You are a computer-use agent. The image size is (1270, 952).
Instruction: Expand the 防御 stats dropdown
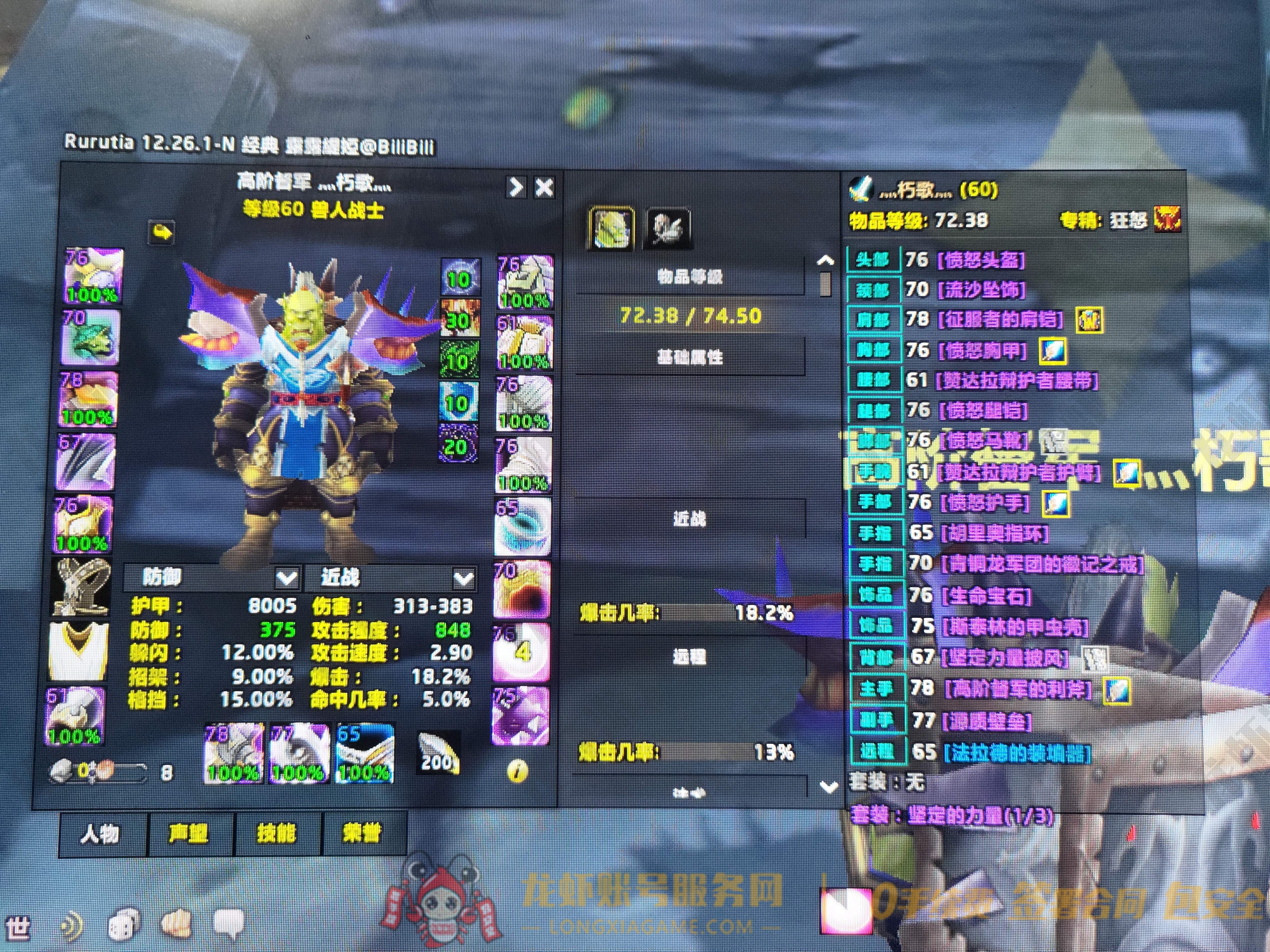point(286,578)
